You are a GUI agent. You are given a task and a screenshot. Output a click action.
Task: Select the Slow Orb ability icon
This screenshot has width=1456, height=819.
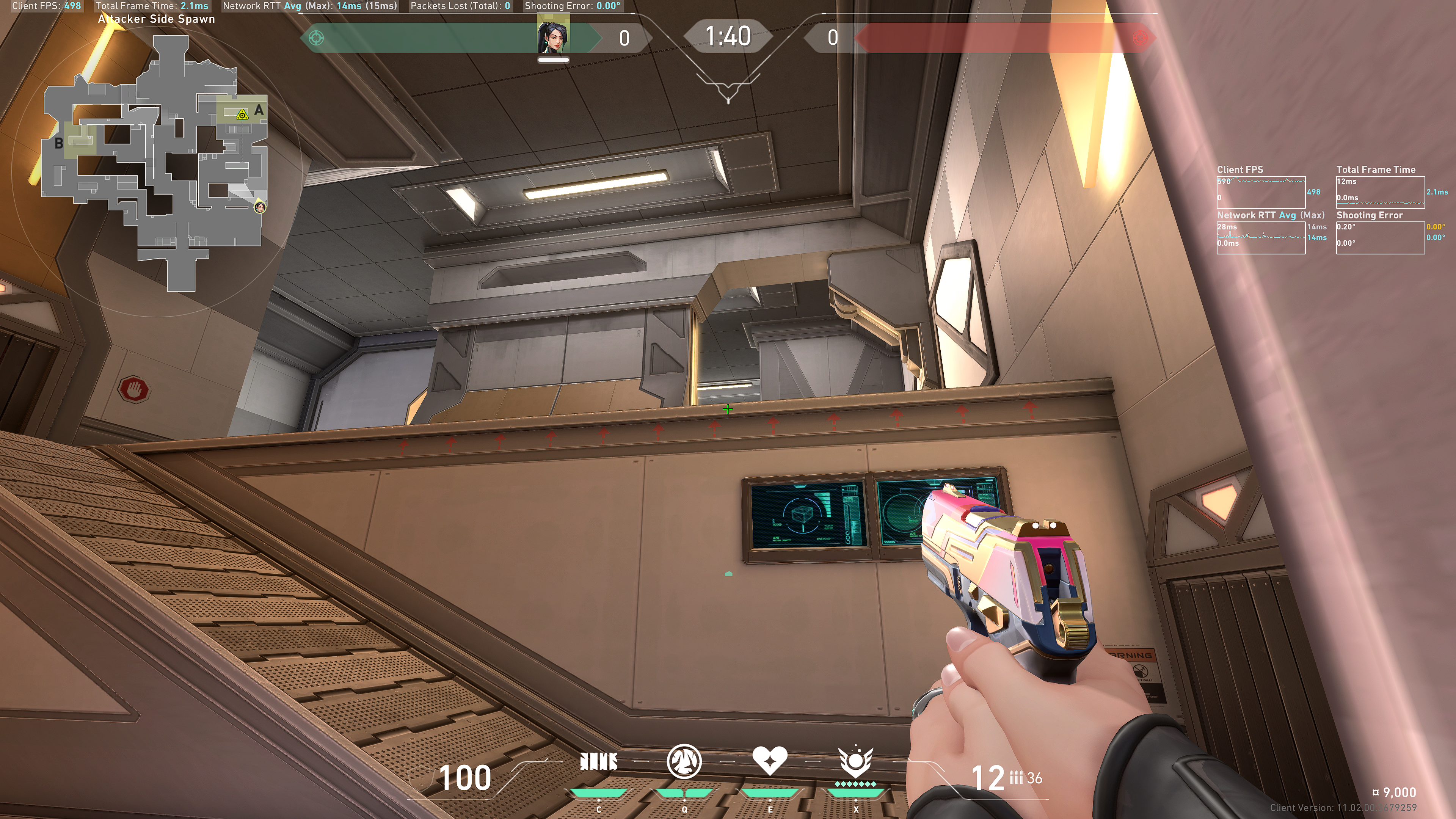pos(684,762)
